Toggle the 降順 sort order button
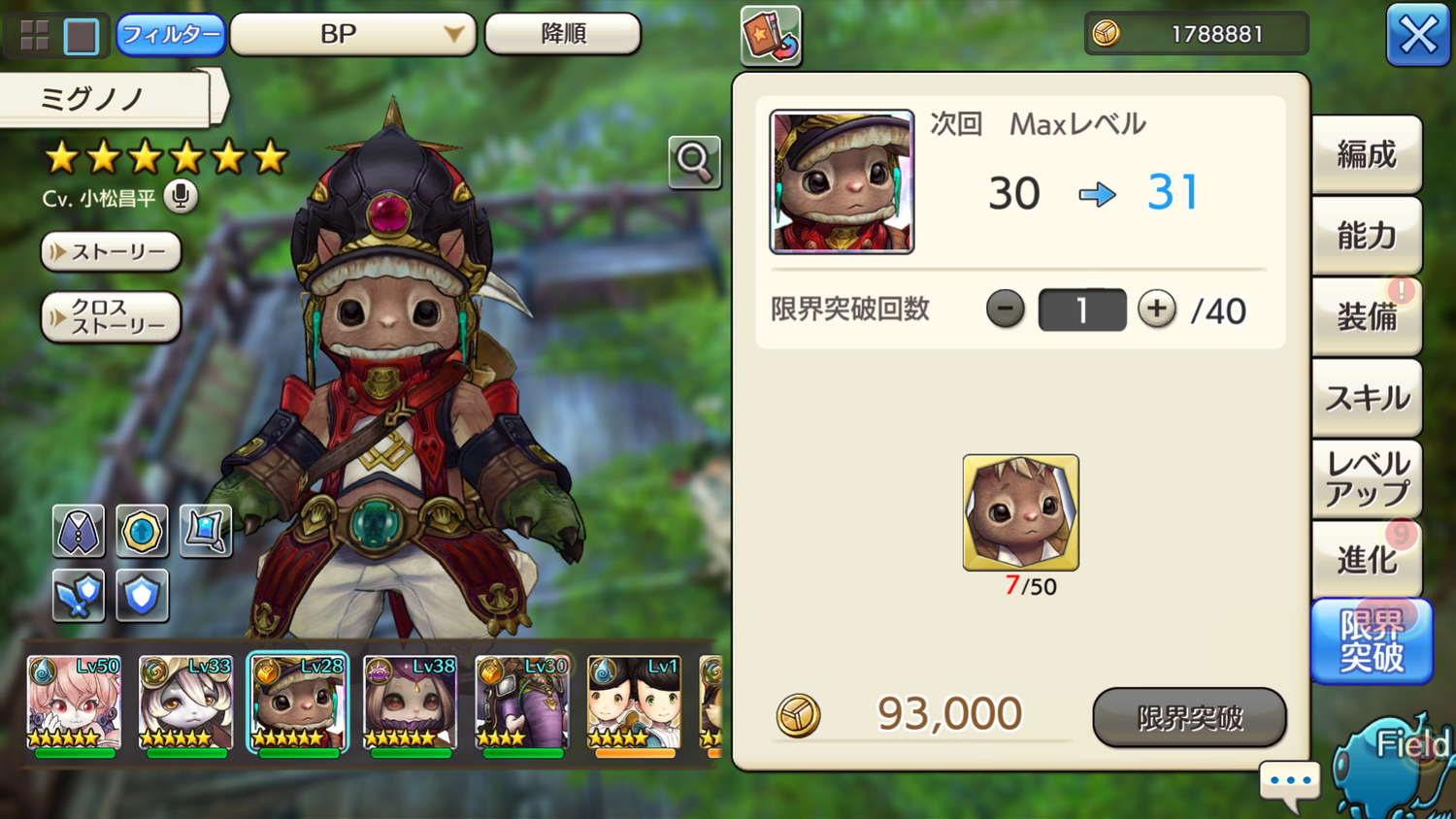Image resolution: width=1456 pixels, height=819 pixels. [x=563, y=35]
